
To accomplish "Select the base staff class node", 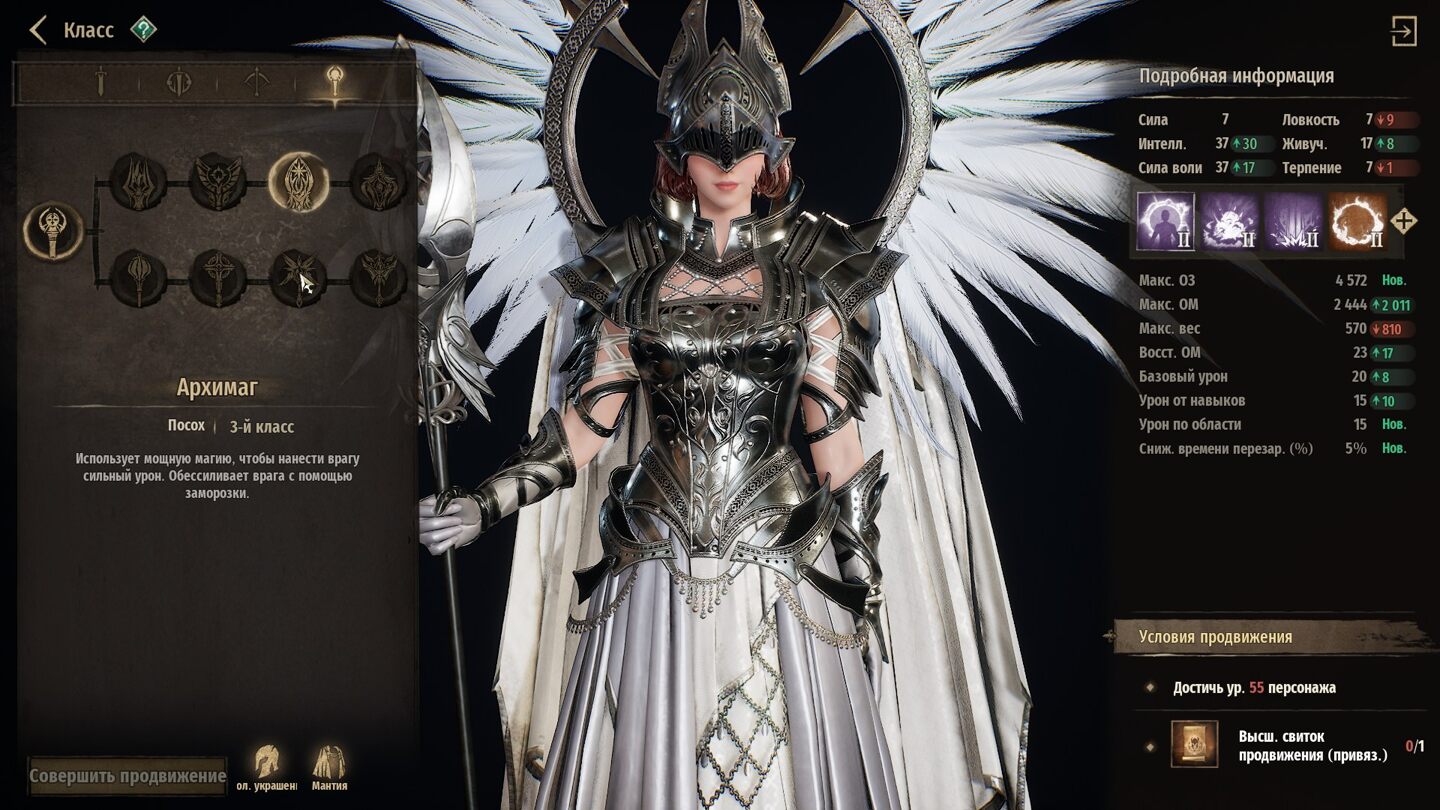I will click(52, 231).
